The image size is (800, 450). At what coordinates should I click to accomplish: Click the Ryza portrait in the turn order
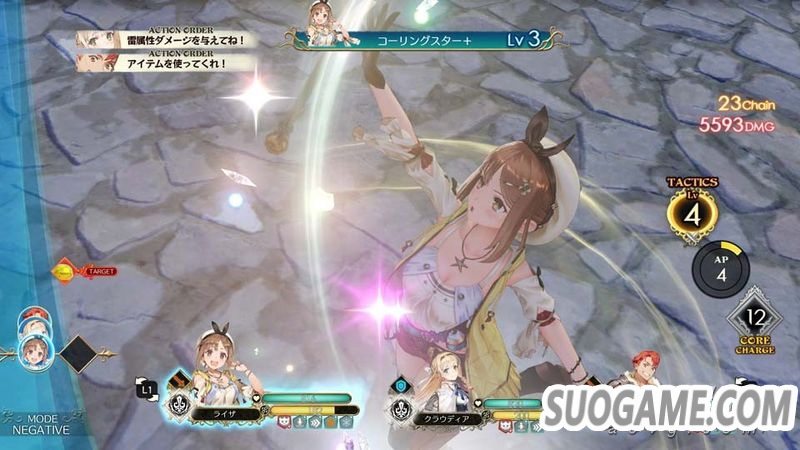point(35,350)
